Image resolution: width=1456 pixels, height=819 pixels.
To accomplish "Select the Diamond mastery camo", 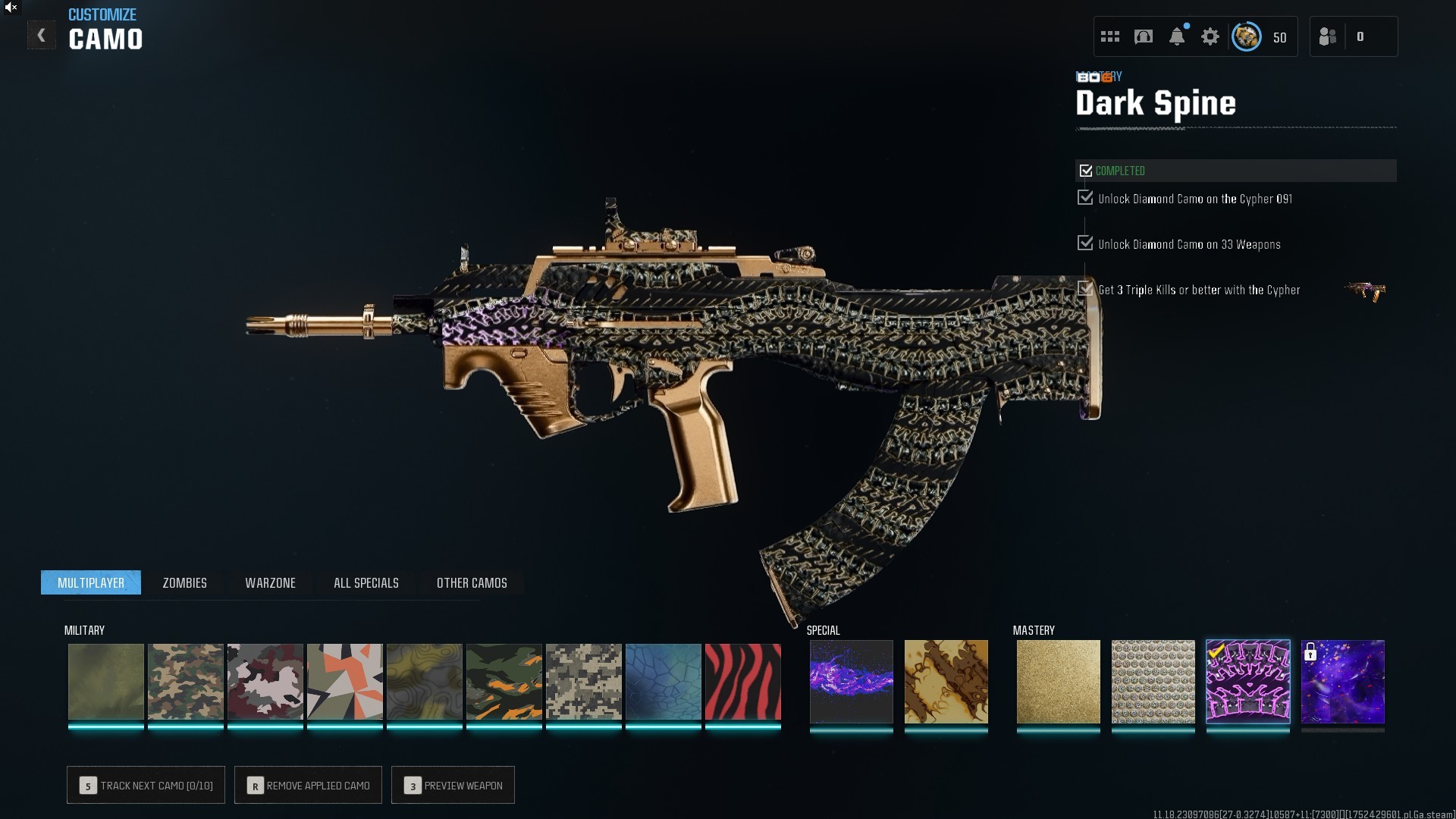I will click(x=1153, y=681).
